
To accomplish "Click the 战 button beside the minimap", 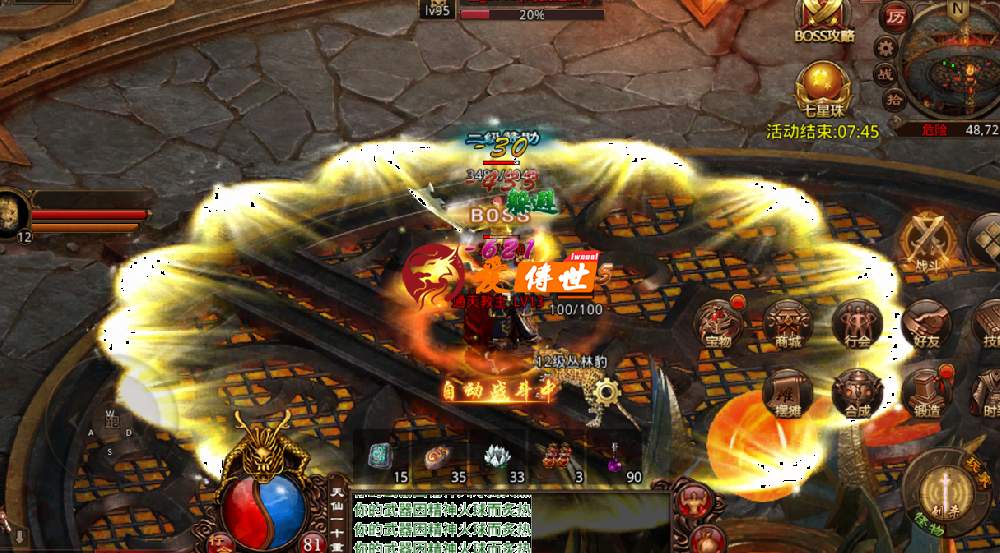I will tap(886, 75).
